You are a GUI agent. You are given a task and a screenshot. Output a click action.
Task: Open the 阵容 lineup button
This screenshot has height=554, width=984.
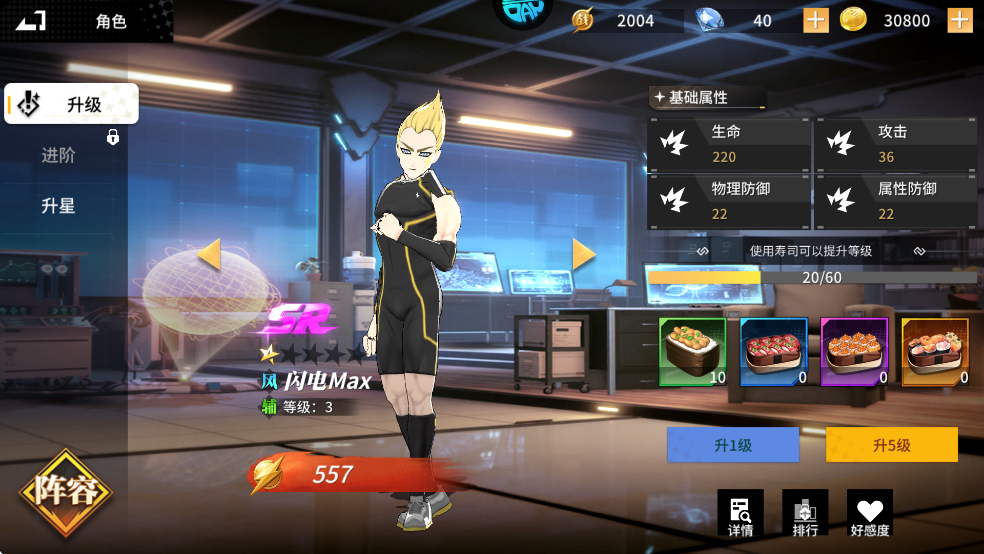pos(66,493)
